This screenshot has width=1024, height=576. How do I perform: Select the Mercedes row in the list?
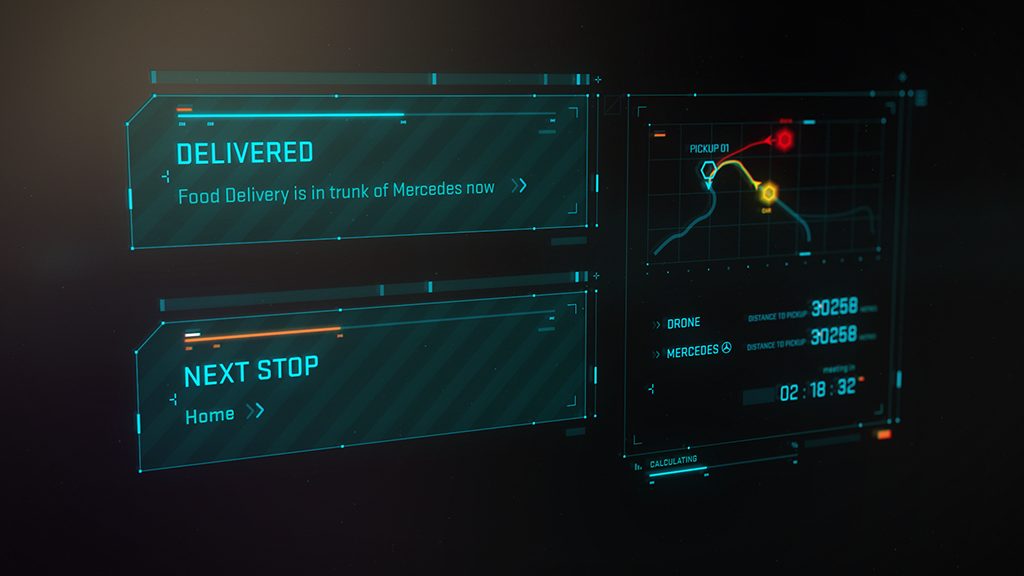coord(693,351)
